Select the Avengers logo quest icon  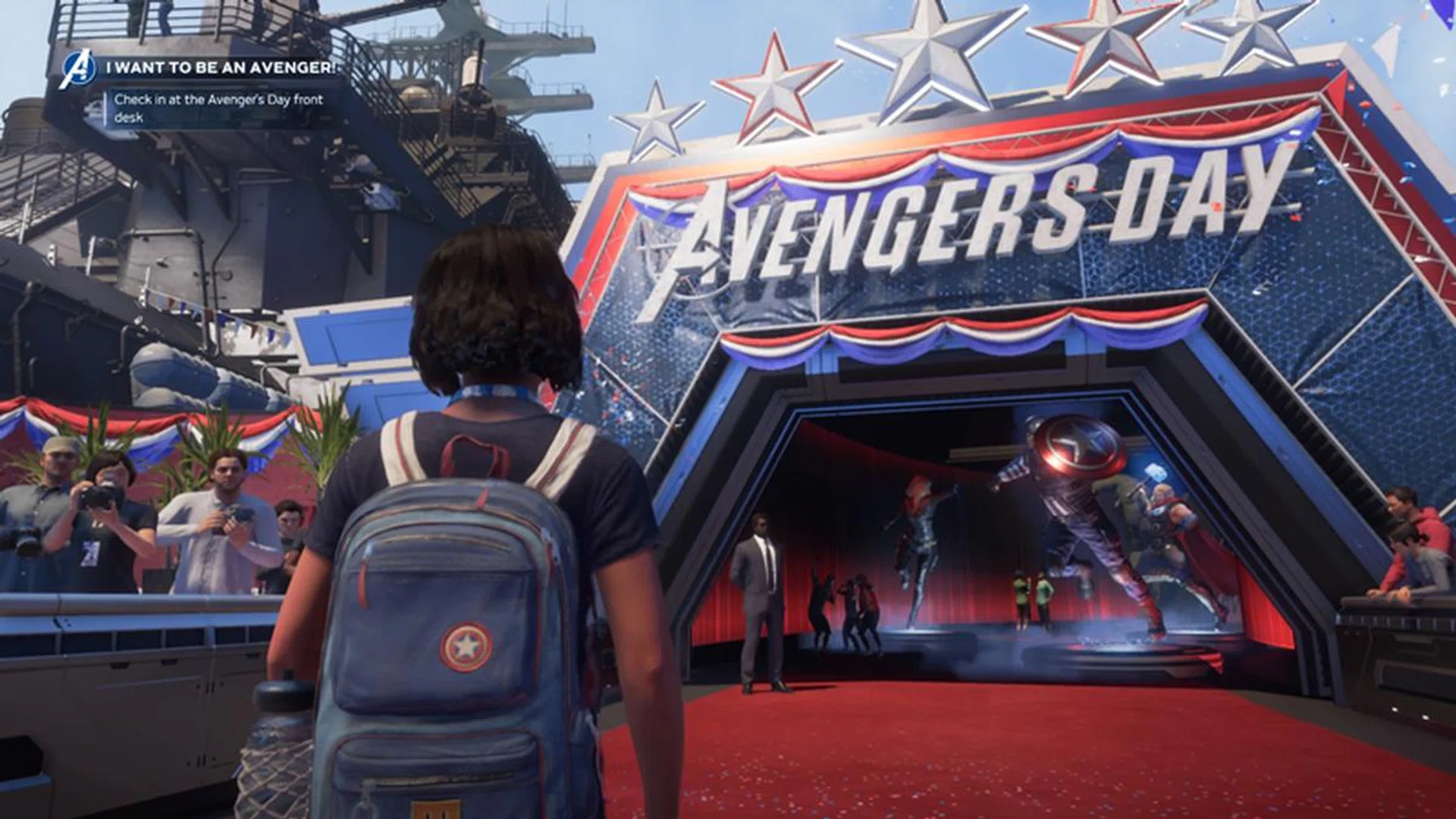pyautogui.click(x=78, y=69)
